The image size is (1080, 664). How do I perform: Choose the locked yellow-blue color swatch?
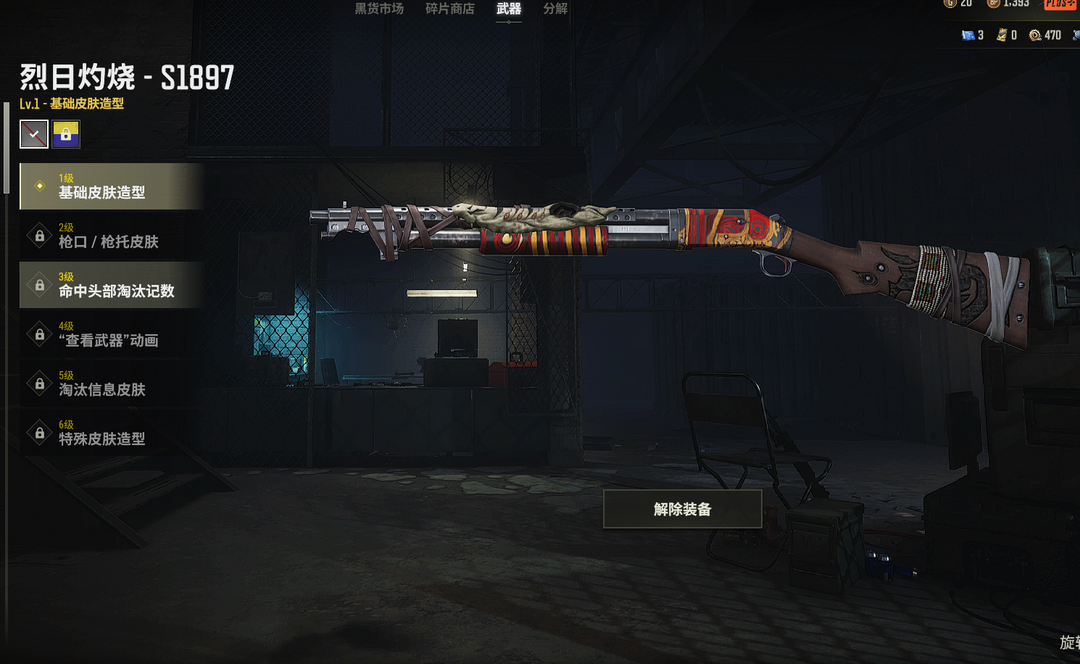click(x=66, y=134)
